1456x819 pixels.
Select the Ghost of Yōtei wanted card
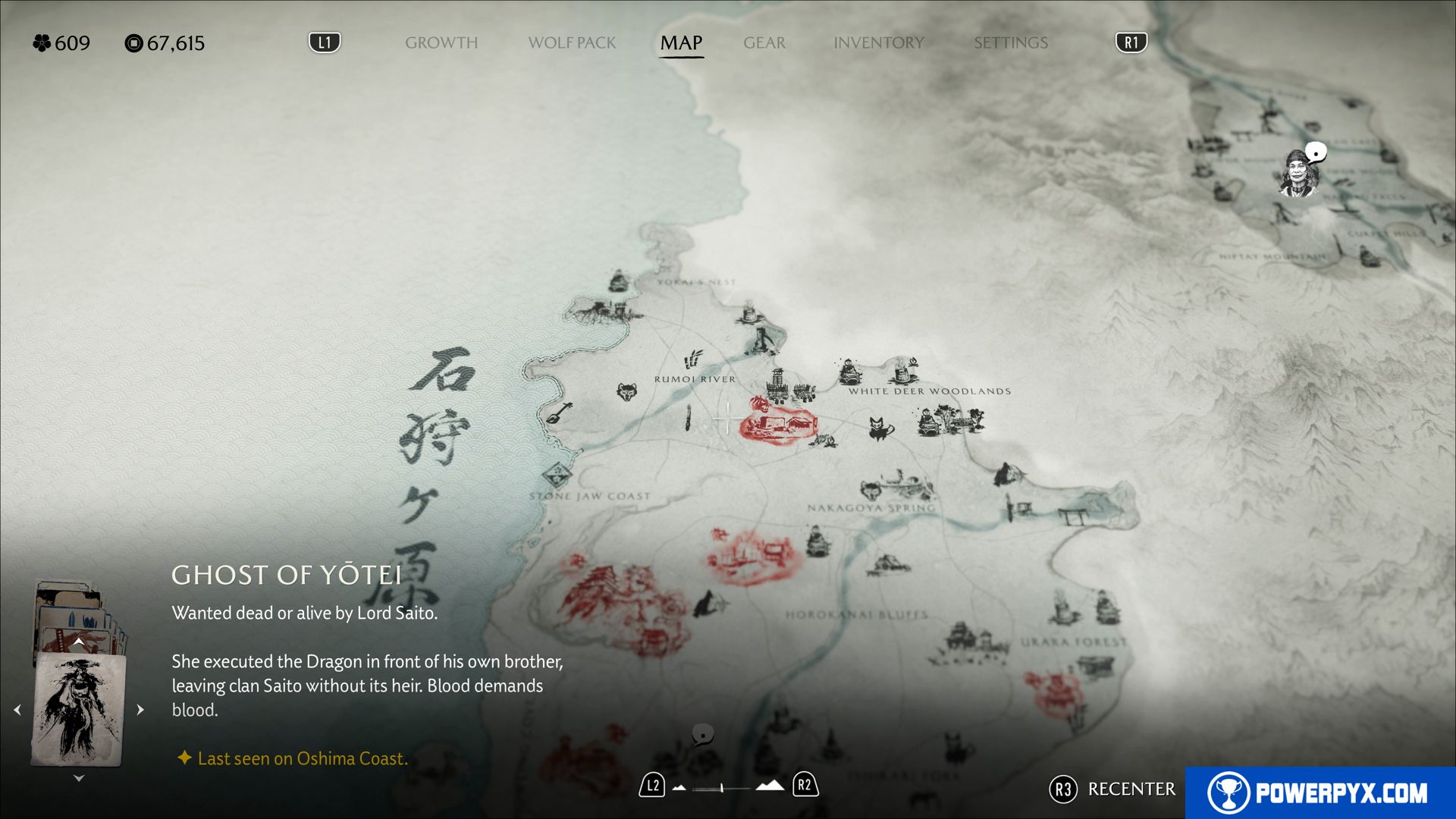[78, 709]
